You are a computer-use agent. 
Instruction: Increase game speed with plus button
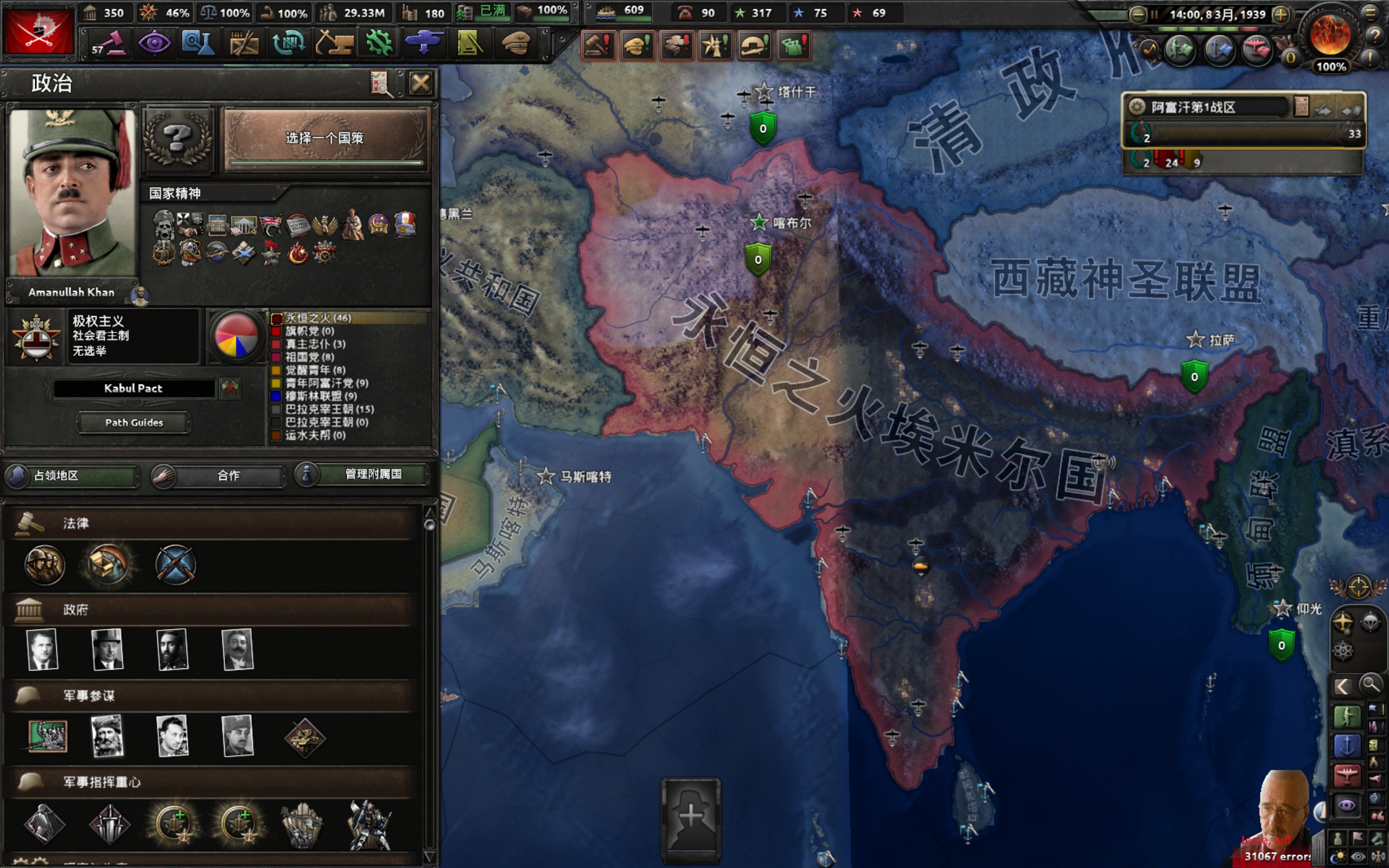point(1280,14)
